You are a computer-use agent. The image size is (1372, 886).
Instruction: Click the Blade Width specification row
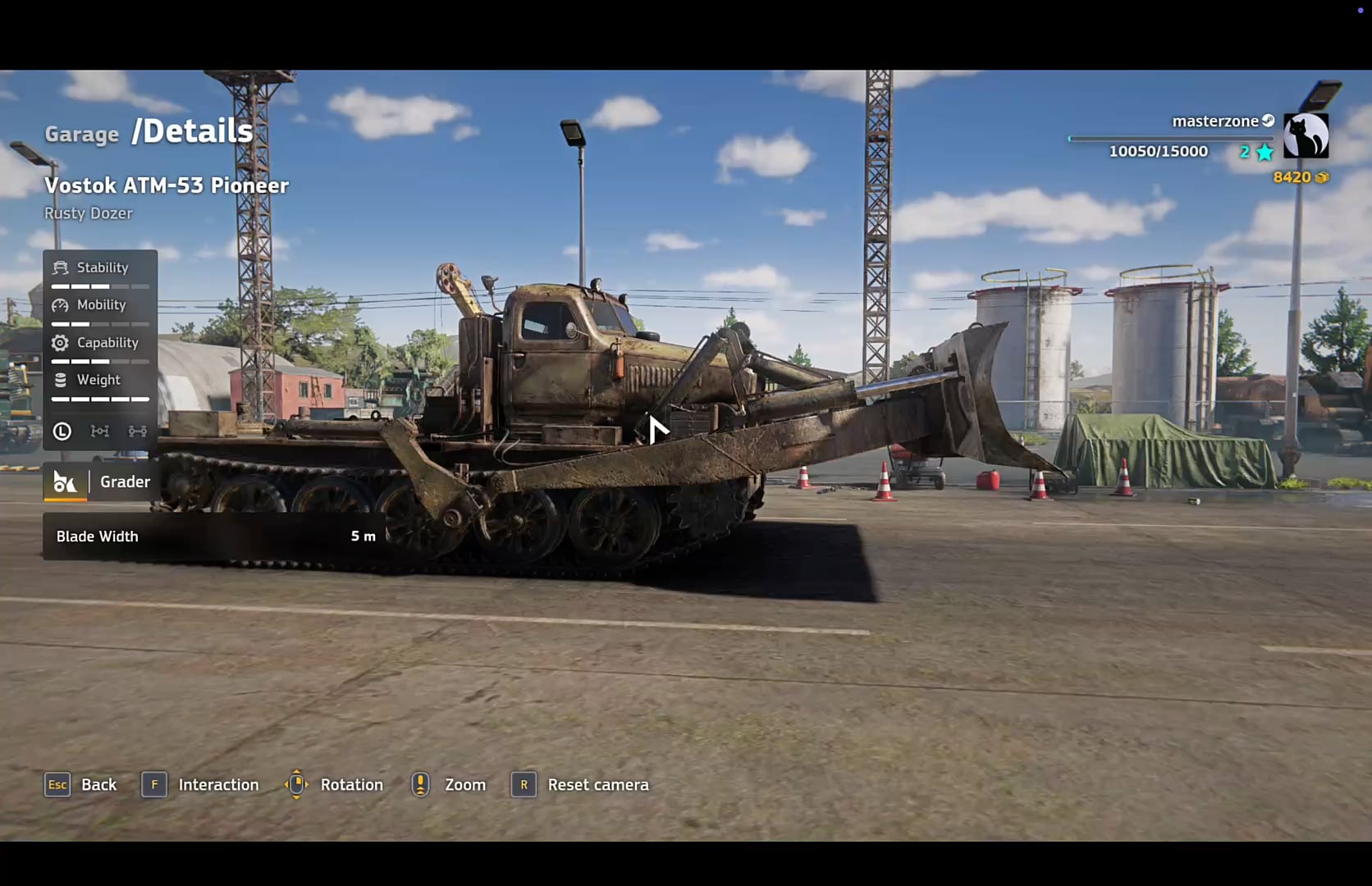(x=215, y=537)
